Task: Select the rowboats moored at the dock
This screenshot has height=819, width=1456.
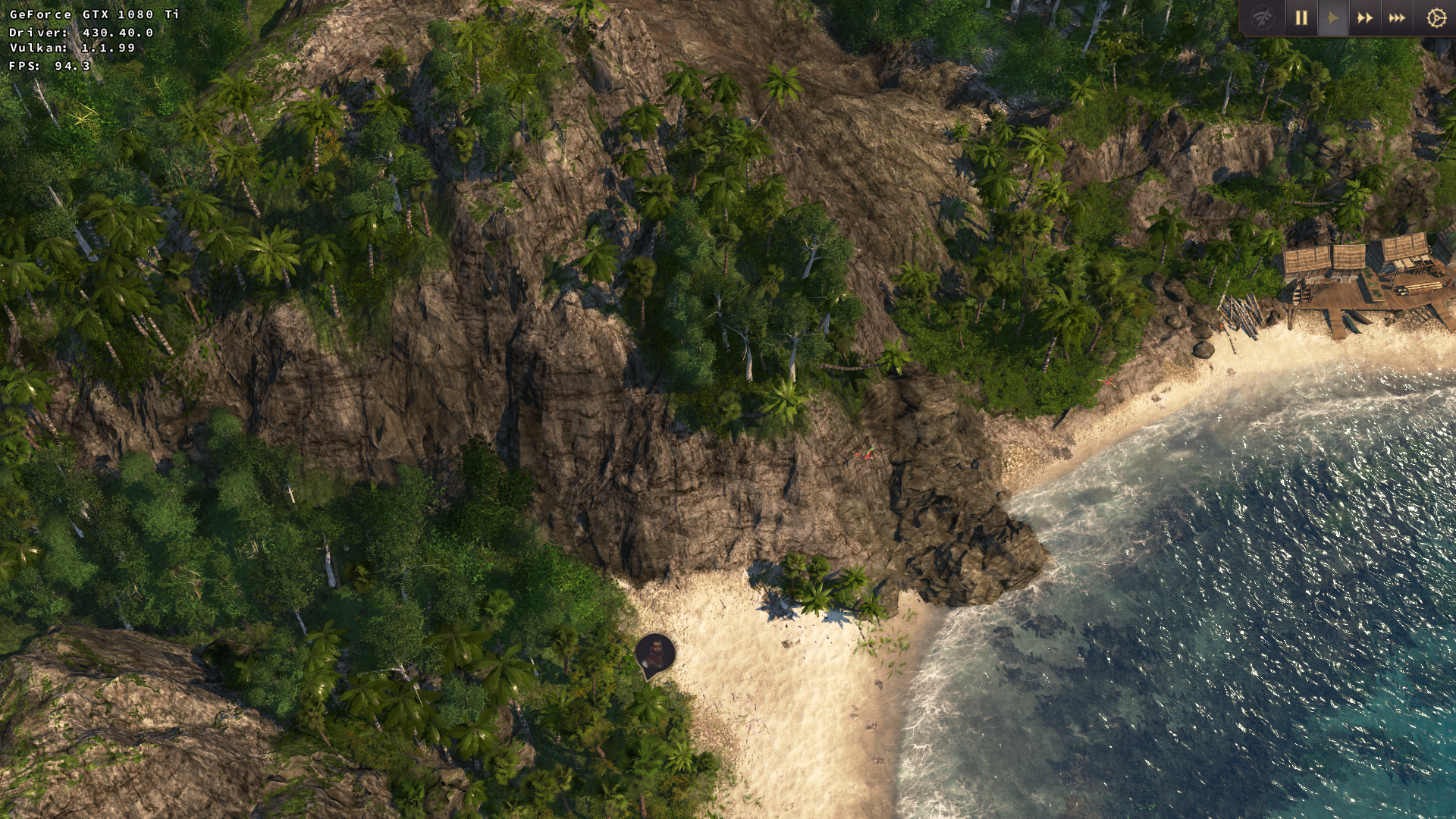Action: (1356, 322)
